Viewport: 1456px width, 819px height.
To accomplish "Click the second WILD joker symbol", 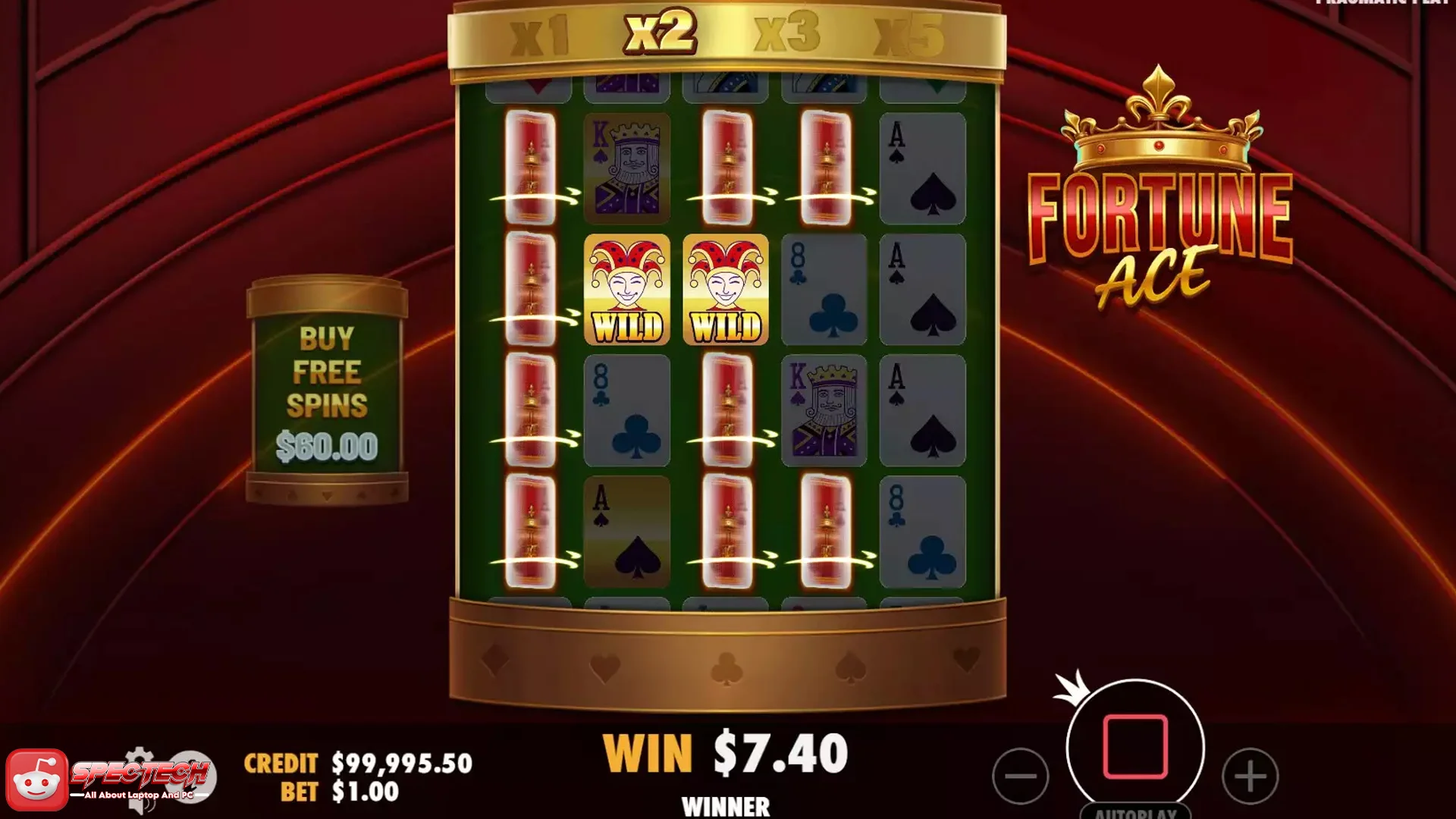I will 726,290.
